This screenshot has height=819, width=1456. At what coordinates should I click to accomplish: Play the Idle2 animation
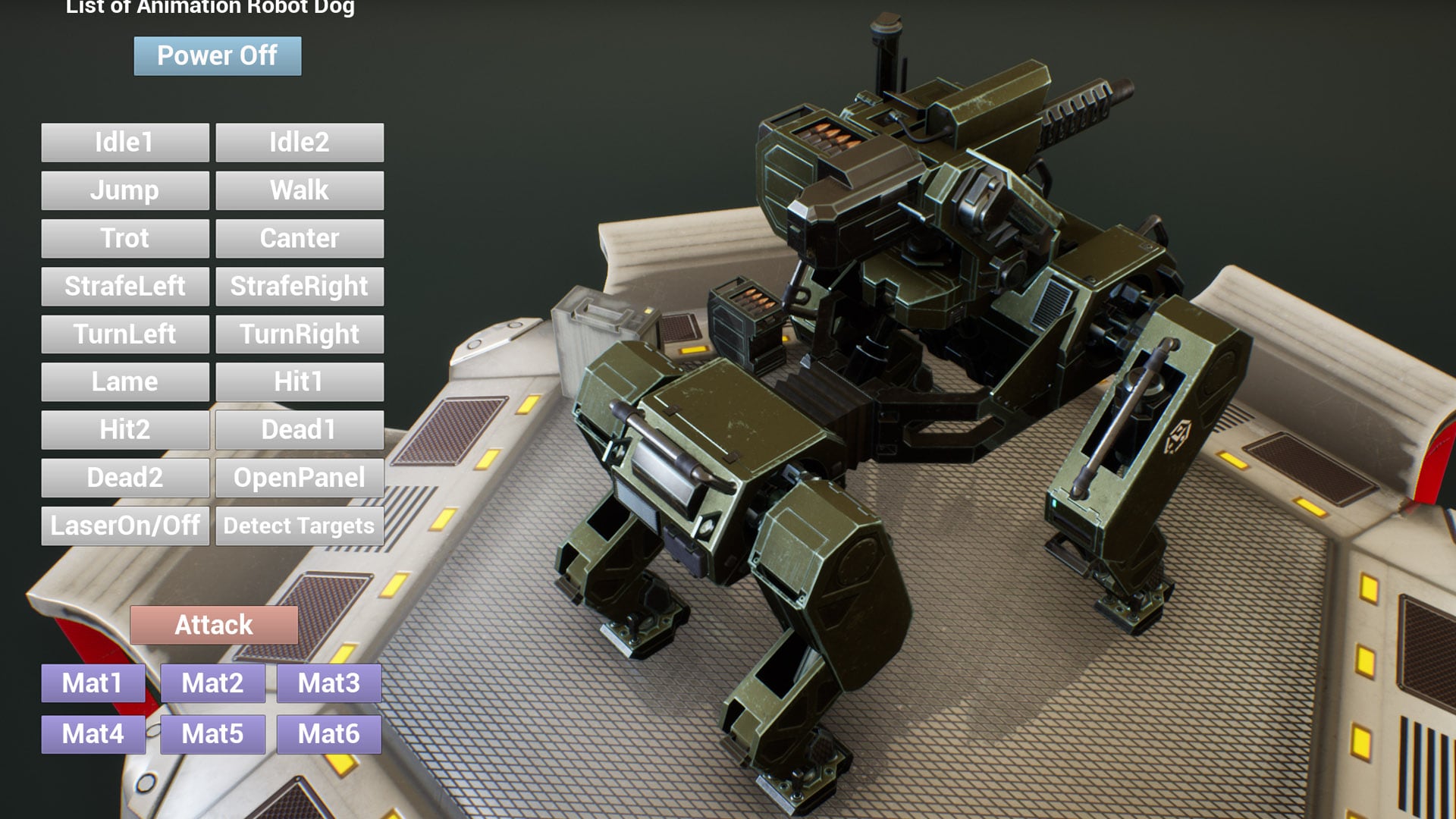pos(300,142)
